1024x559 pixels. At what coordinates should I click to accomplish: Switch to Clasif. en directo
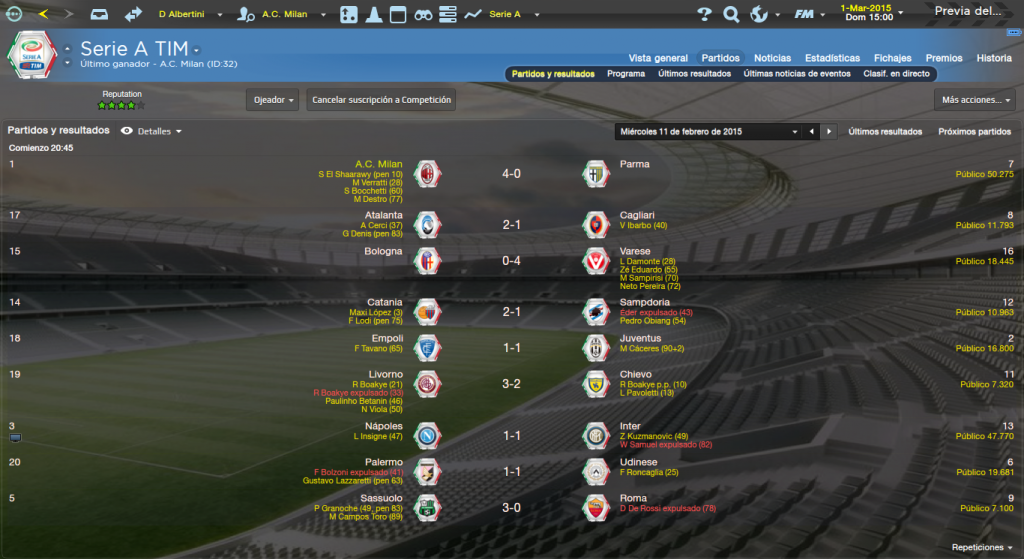click(896, 74)
